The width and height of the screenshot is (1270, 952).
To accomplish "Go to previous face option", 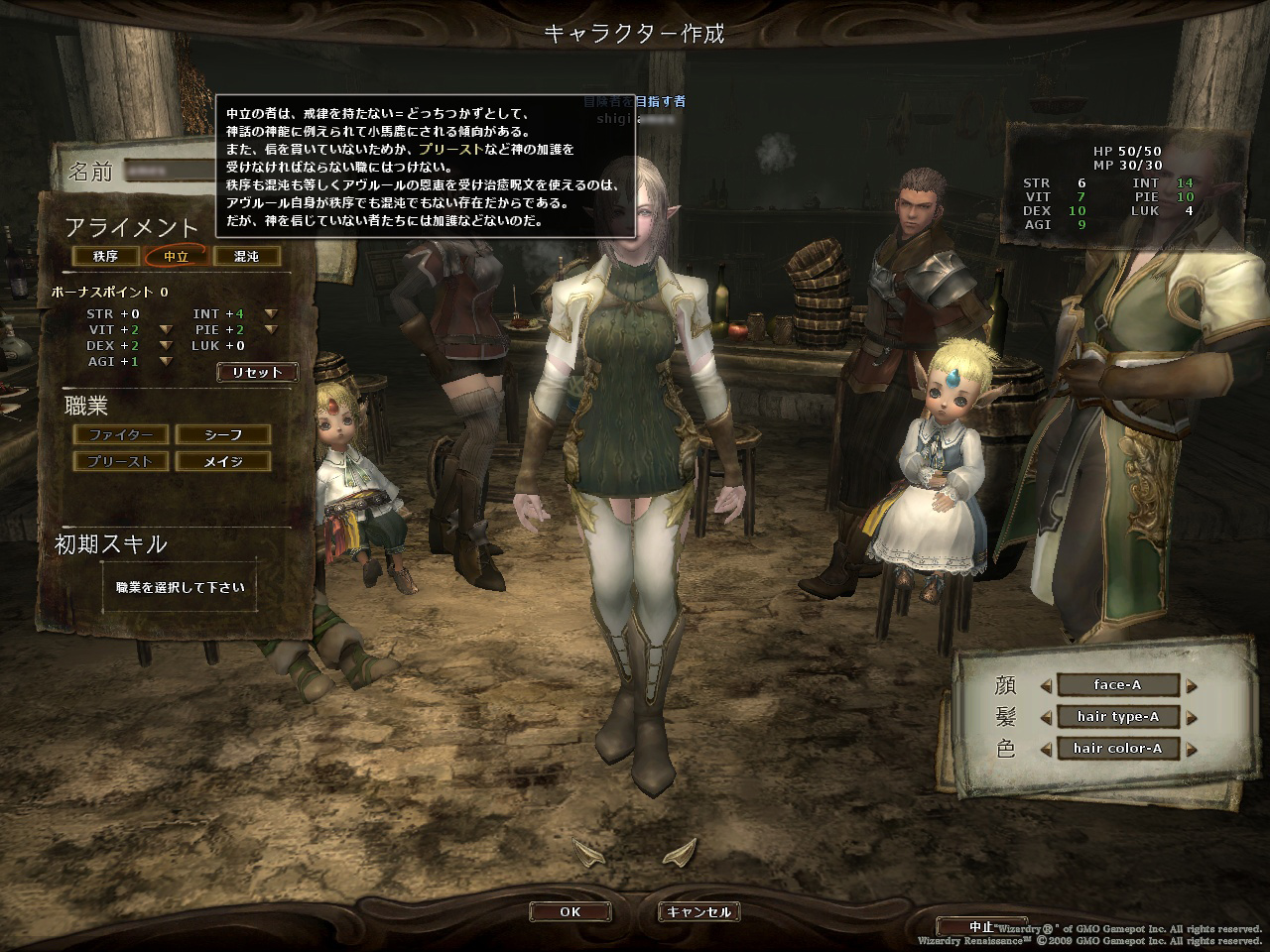I will point(1045,685).
